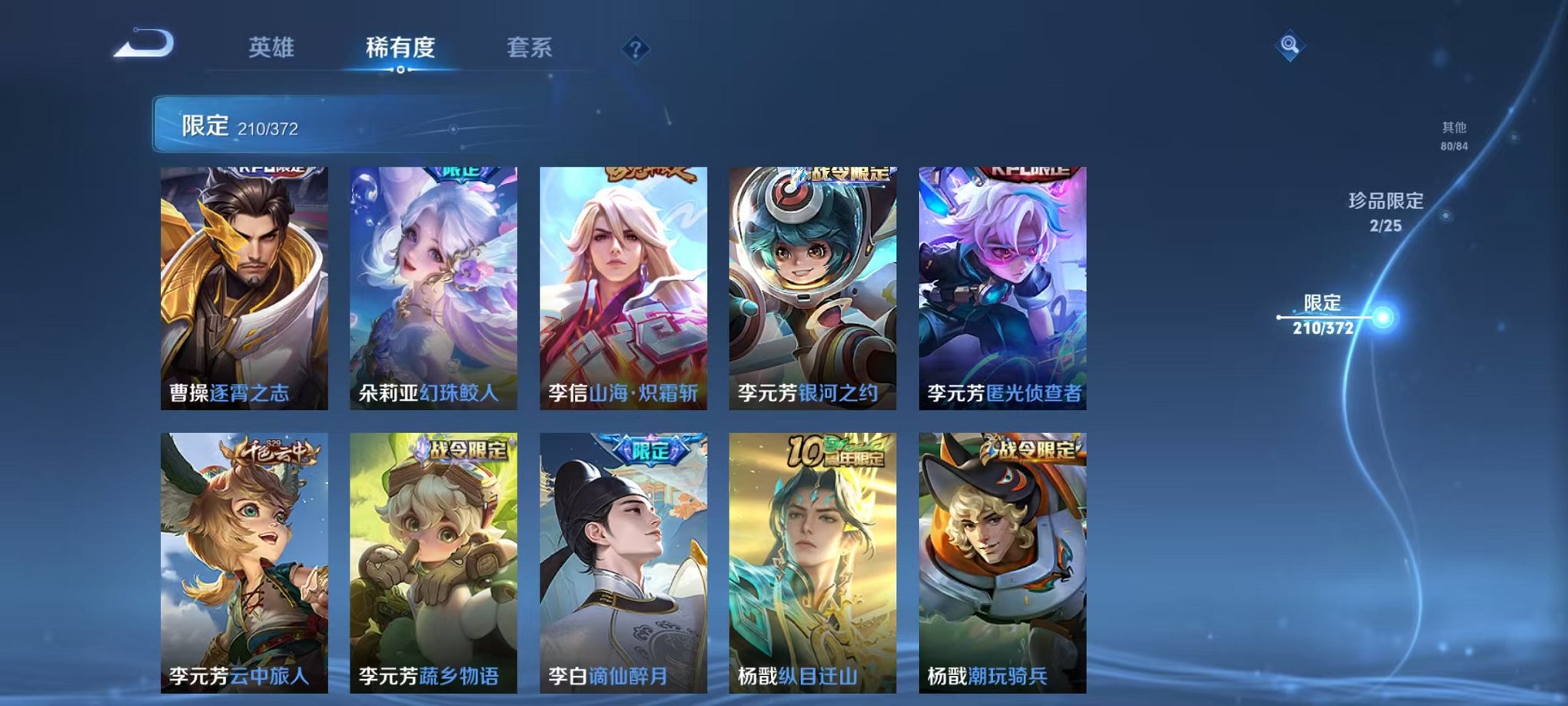Open the help question mark icon
1568x706 pixels.
(x=635, y=49)
